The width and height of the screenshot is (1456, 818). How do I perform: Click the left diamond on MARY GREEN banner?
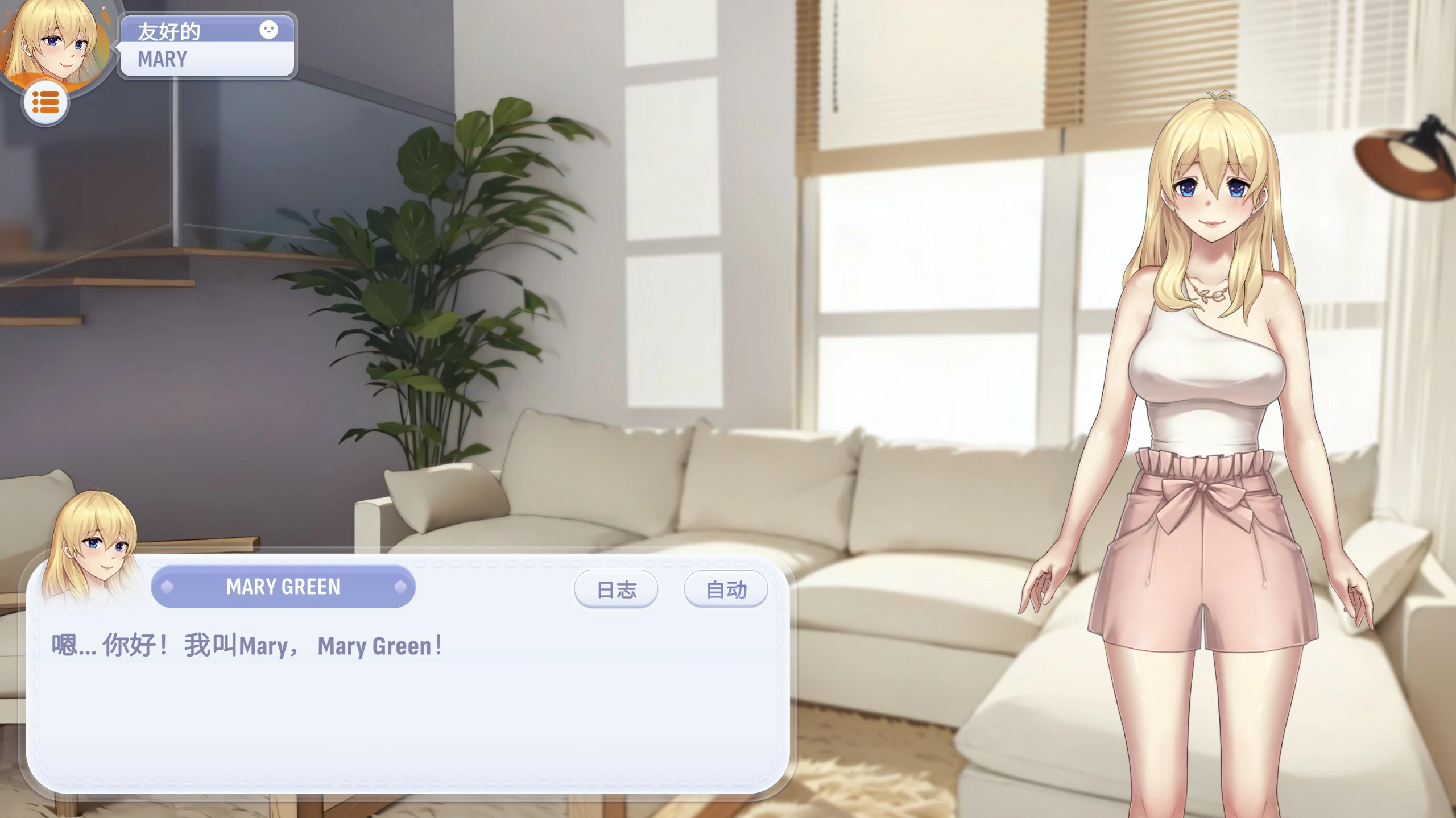pyautogui.click(x=166, y=586)
